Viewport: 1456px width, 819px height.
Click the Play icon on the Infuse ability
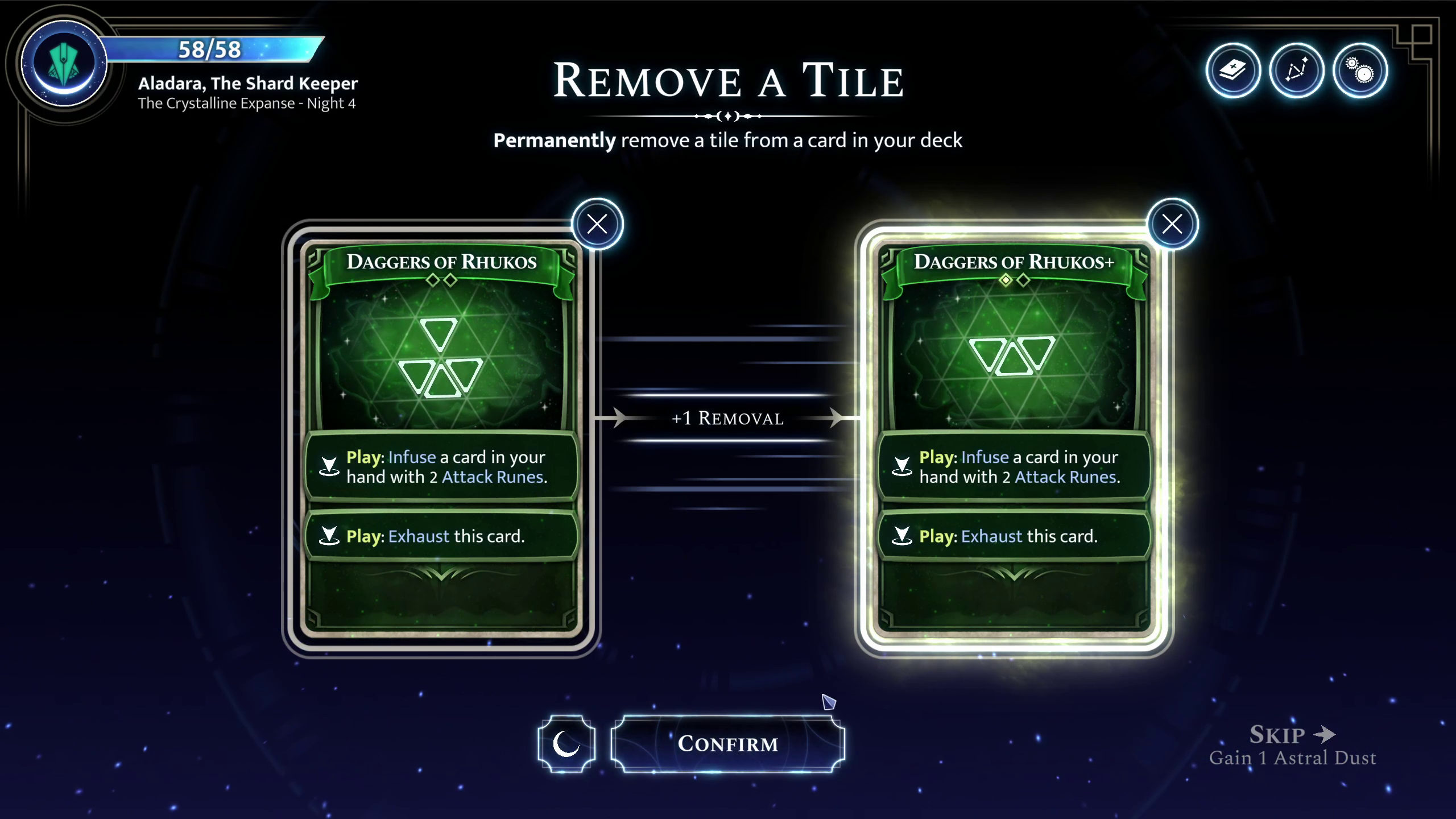coord(329,466)
